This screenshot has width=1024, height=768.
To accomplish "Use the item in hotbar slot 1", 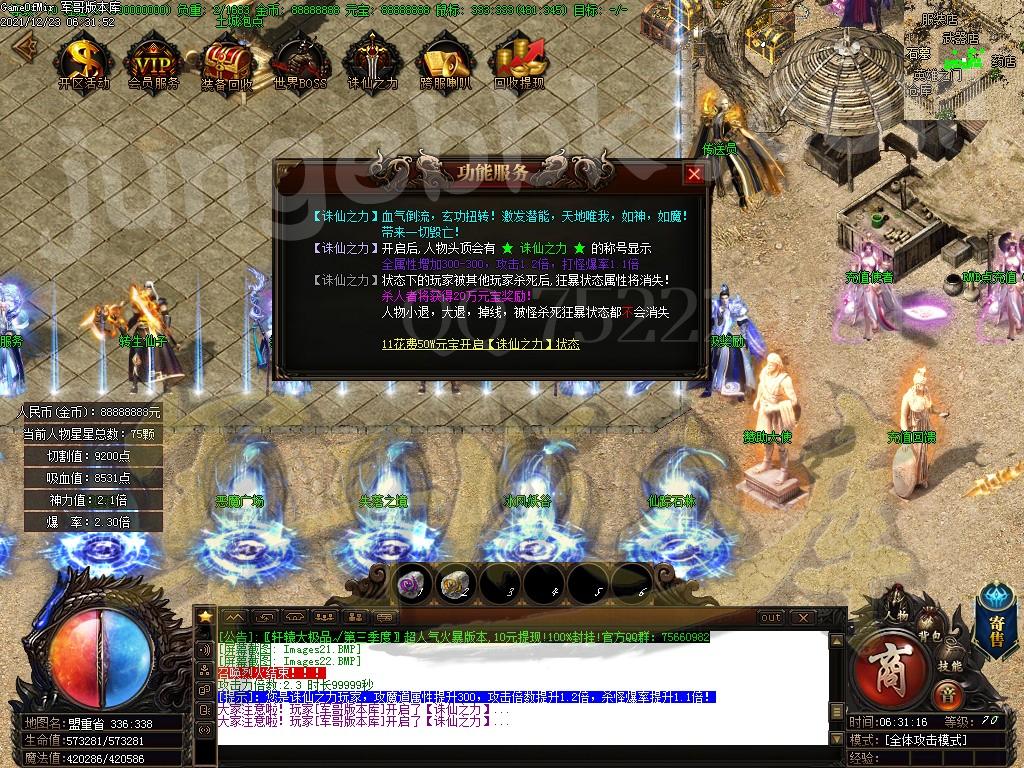I will (412, 584).
